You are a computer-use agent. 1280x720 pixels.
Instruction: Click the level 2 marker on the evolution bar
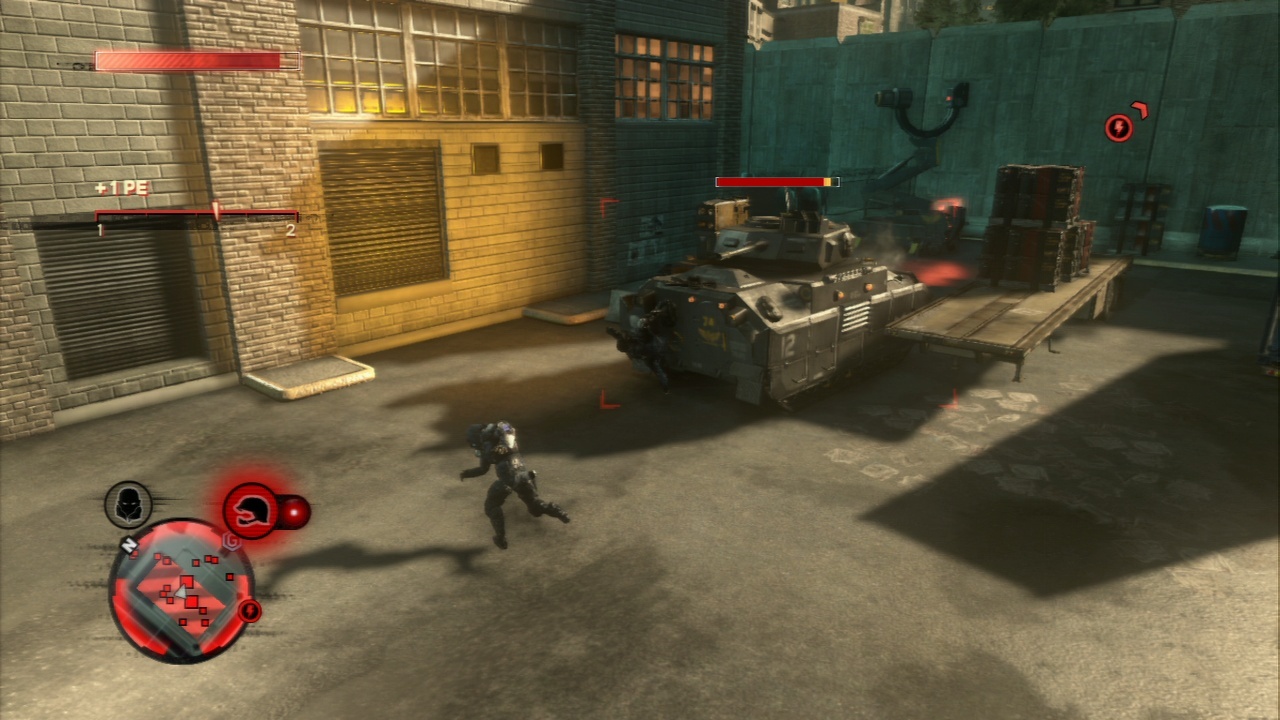point(290,228)
